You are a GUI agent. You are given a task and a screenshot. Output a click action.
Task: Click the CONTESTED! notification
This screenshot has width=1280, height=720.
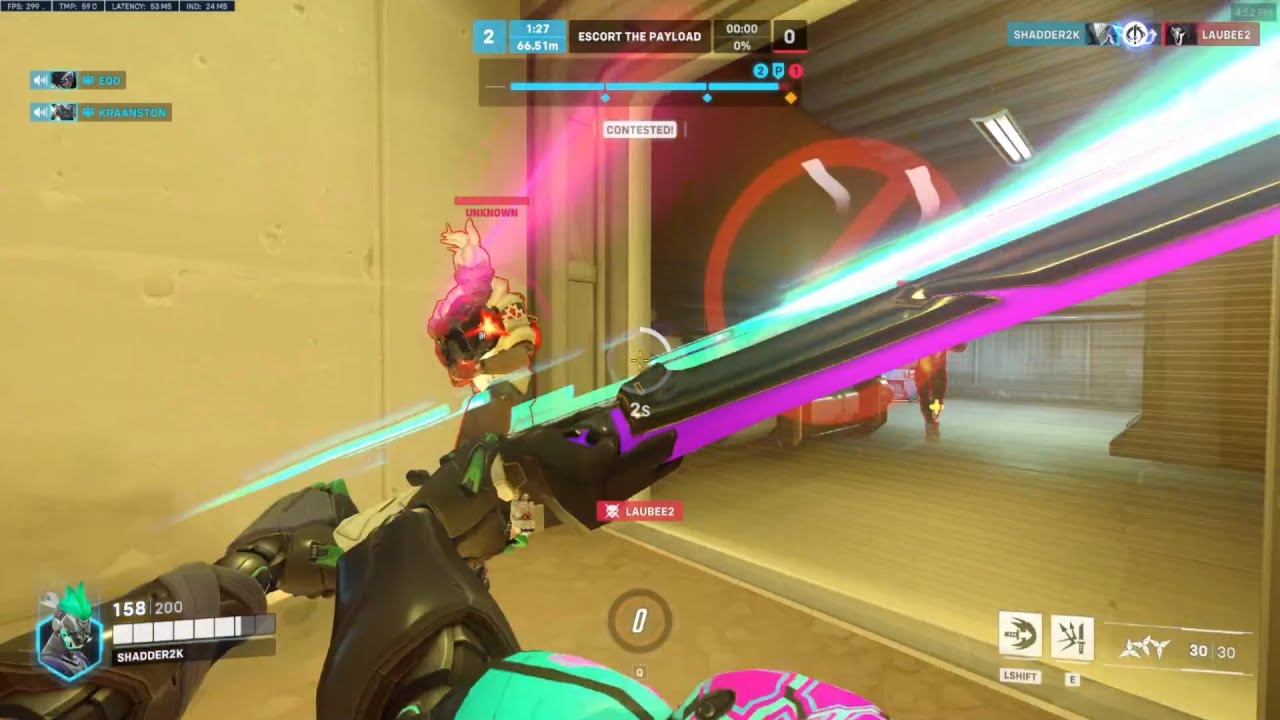[x=639, y=129]
